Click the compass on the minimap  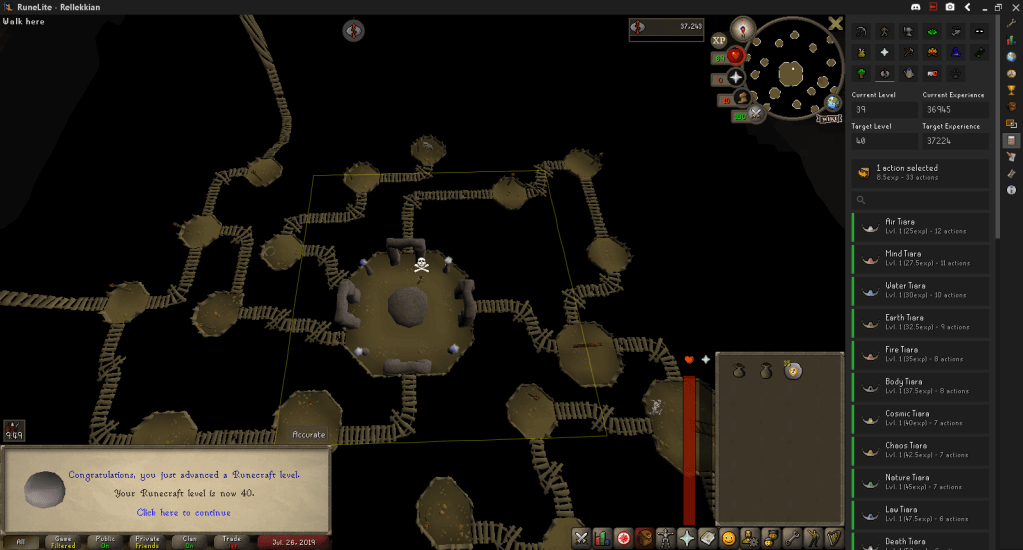tap(741, 28)
